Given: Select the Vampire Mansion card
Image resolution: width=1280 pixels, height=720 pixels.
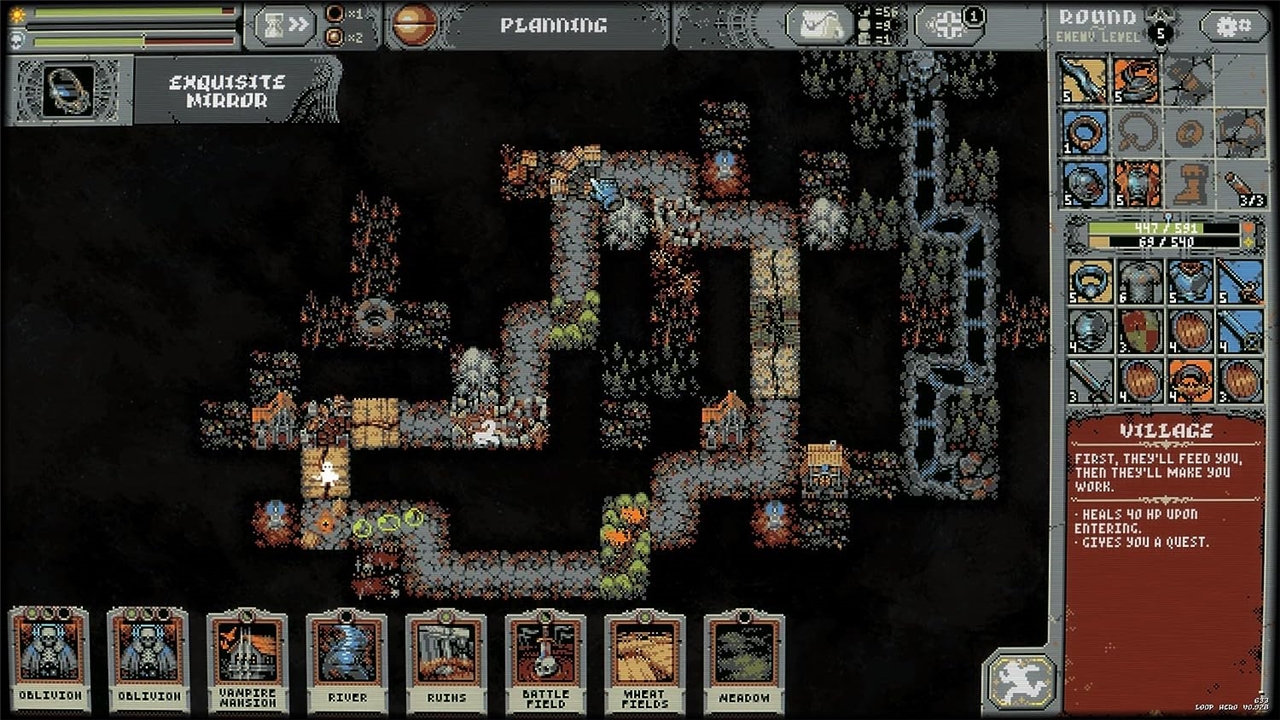Looking at the screenshot, I should tap(247, 655).
